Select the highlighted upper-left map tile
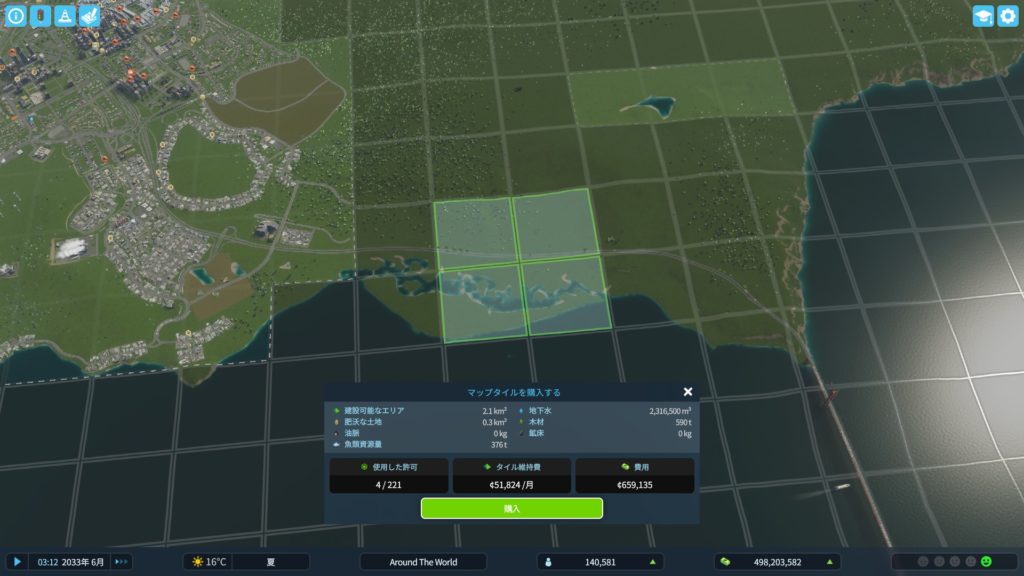The image size is (1024, 576). pyautogui.click(x=474, y=232)
